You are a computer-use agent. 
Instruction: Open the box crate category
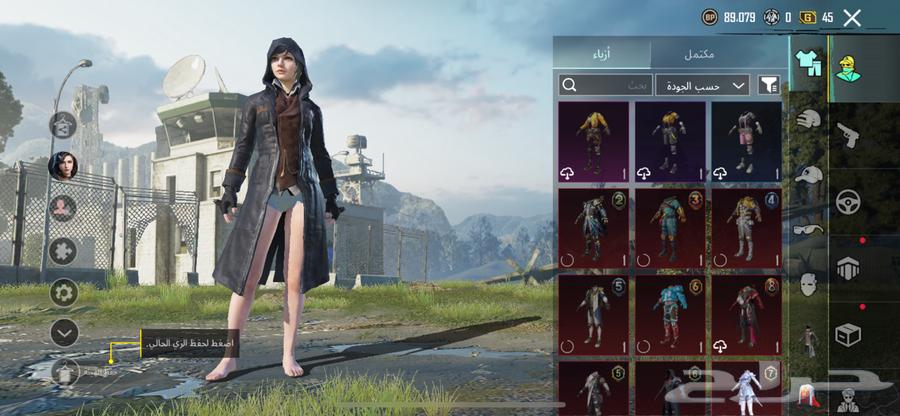[848, 334]
